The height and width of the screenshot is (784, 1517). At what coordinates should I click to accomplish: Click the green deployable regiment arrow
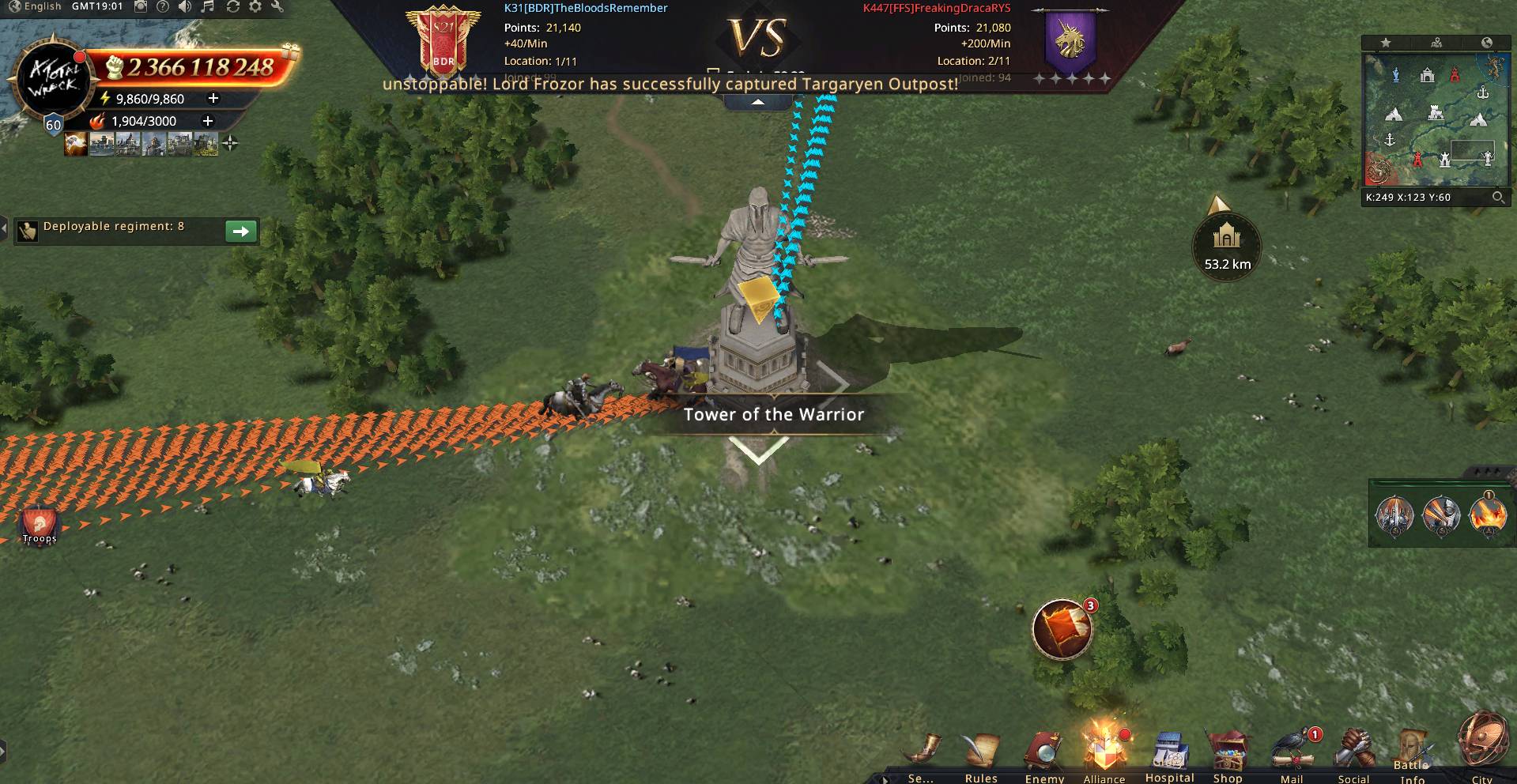pyautogui.click(x=241, y=231)
